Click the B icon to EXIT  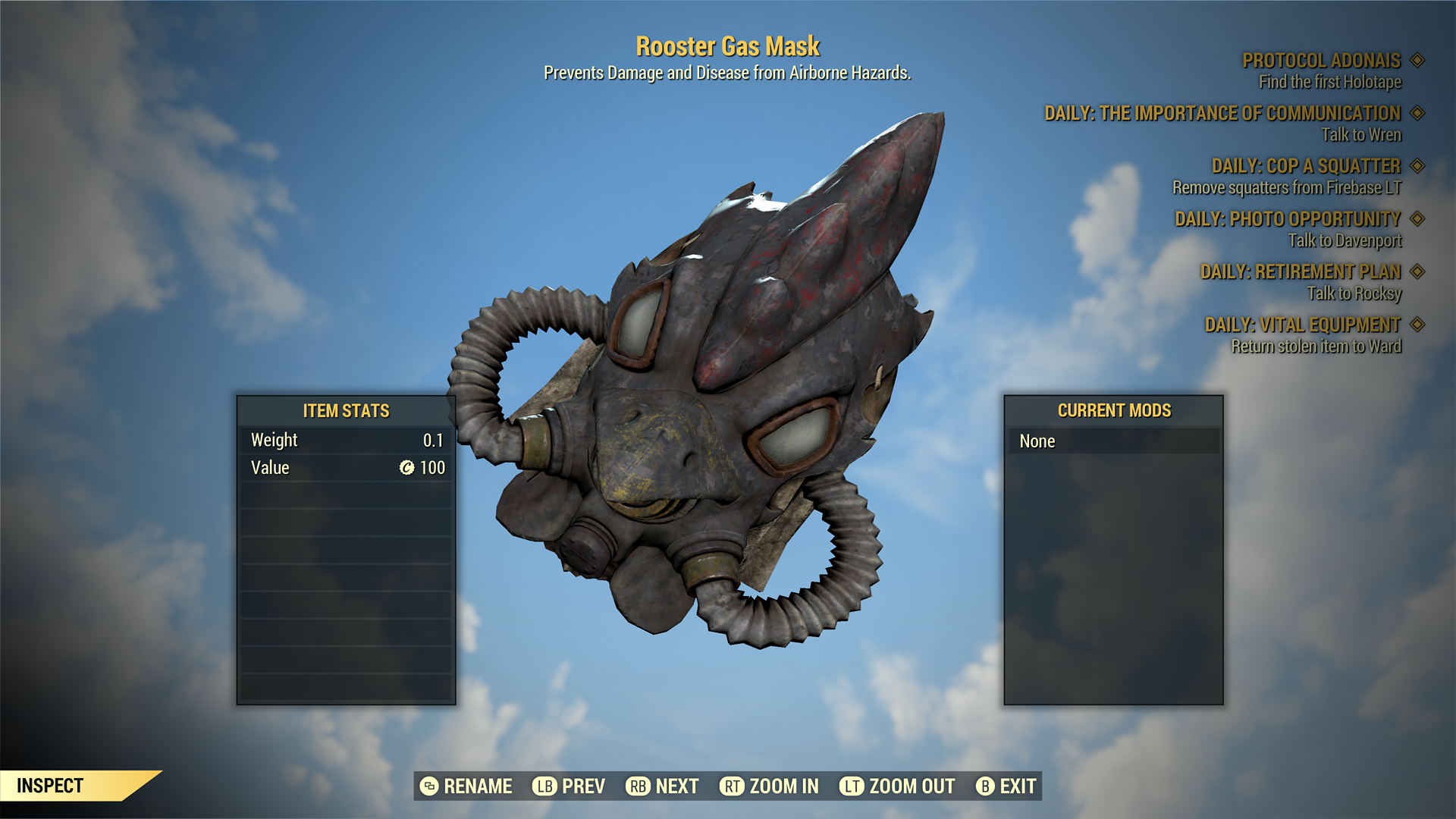[x=986, y=786]
